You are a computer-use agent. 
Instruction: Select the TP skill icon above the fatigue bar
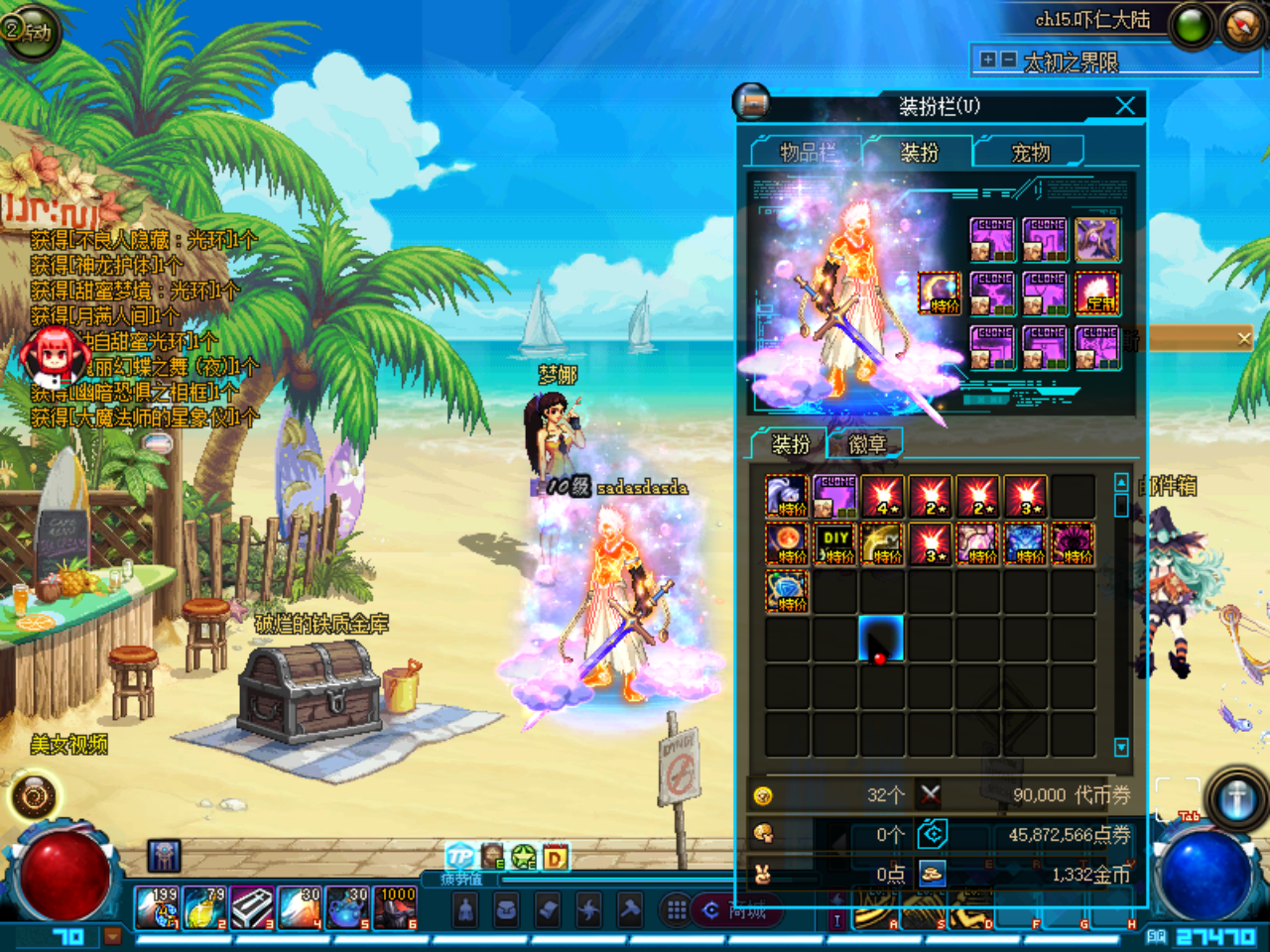click(x=460, y=855)
